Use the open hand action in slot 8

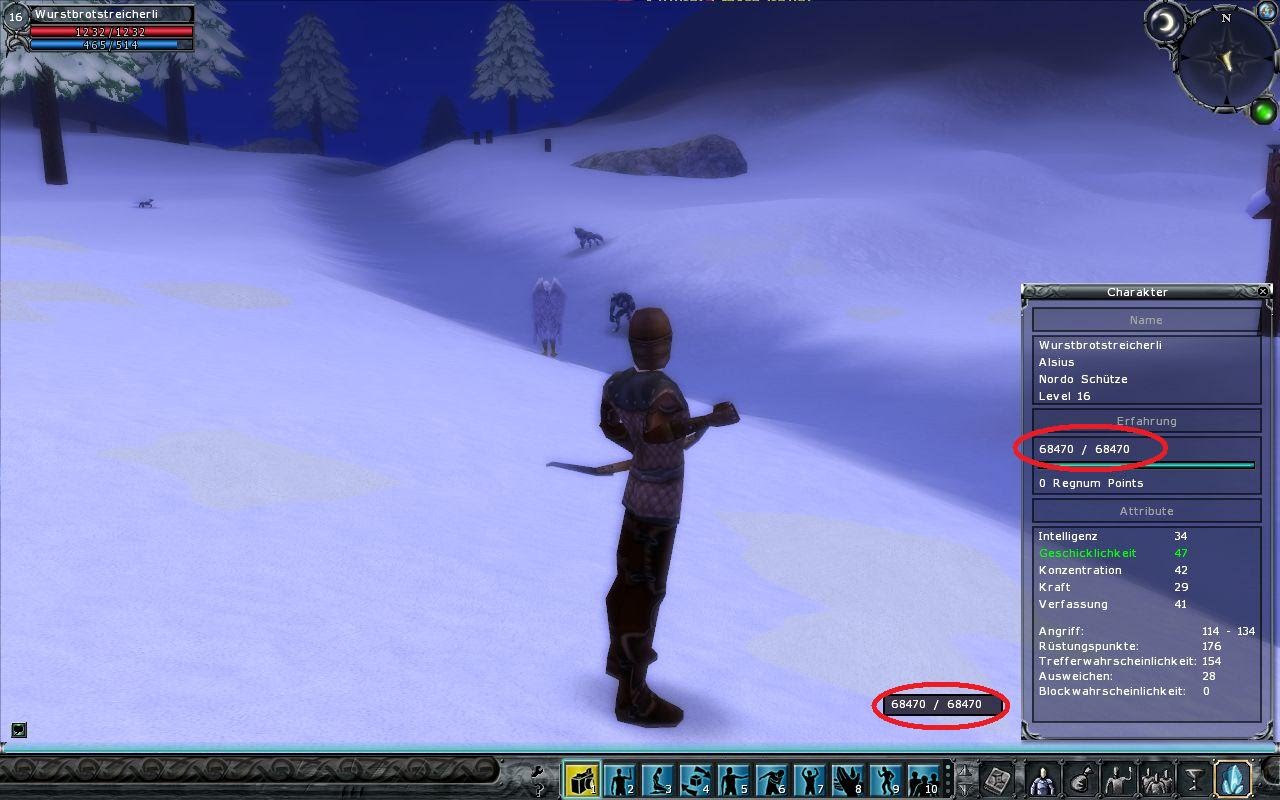pos(847,779)
